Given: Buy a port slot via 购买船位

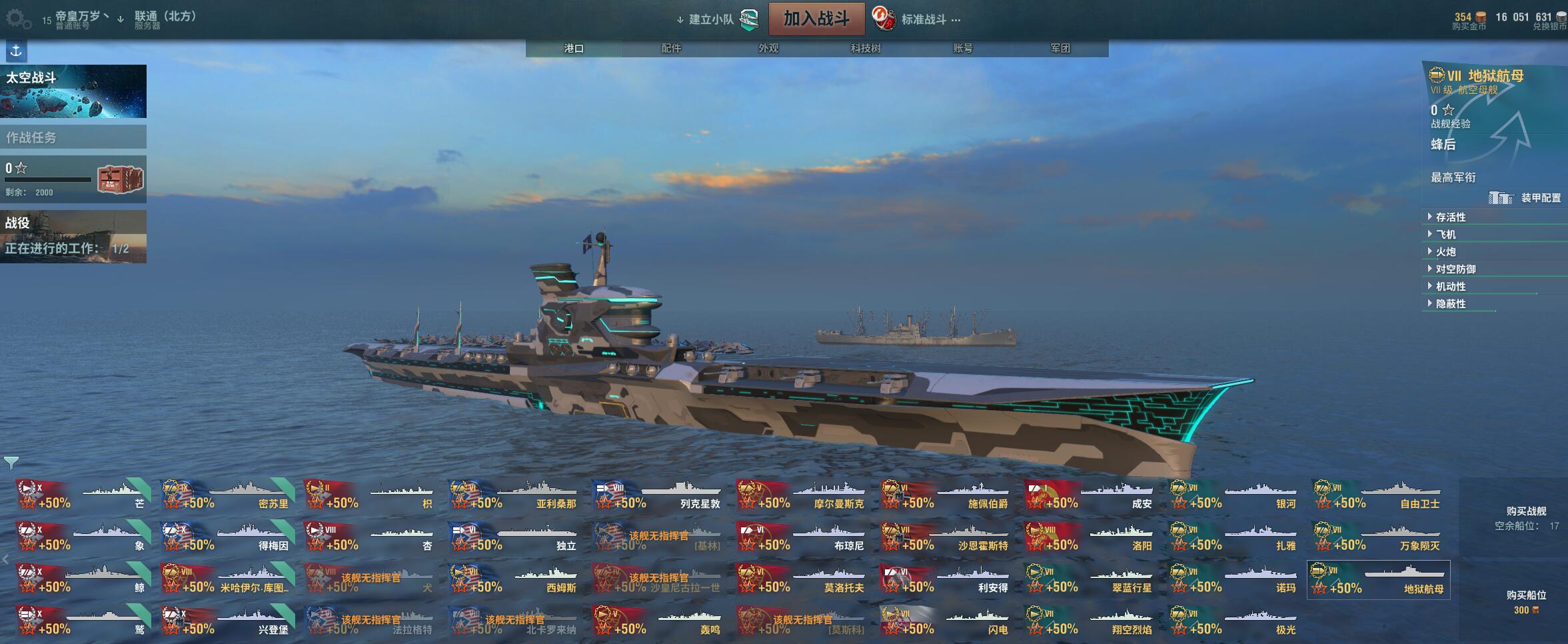Looking at the screenshot, I should pyautogui.click(x=1526, y=595).
